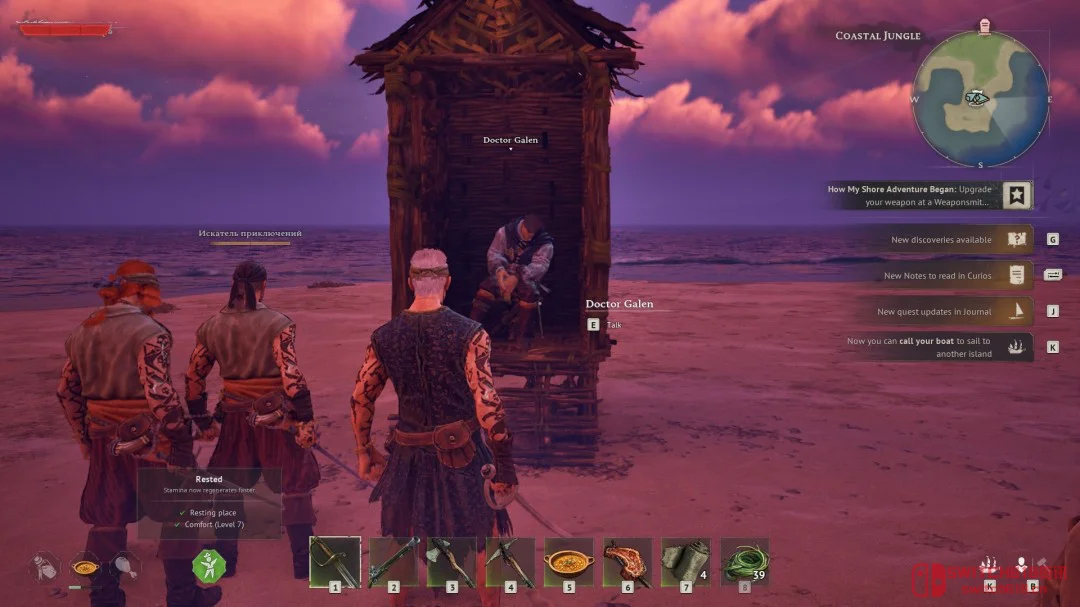
Task: Use the stew bowl in hotbar slot 5
Action: 569,562
